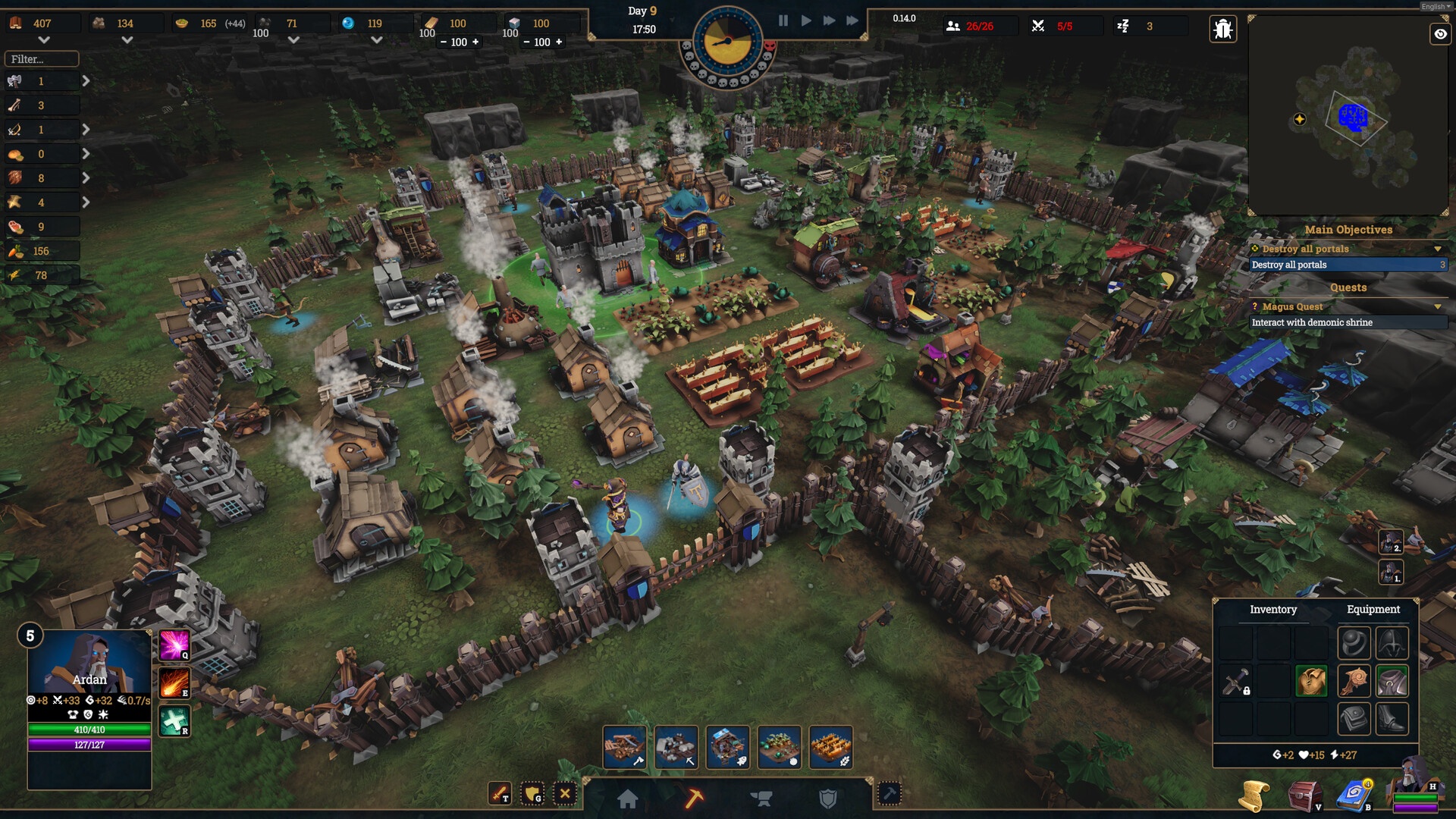
Task: Choose the stone quarry building card
Action: tap(676, 747)
